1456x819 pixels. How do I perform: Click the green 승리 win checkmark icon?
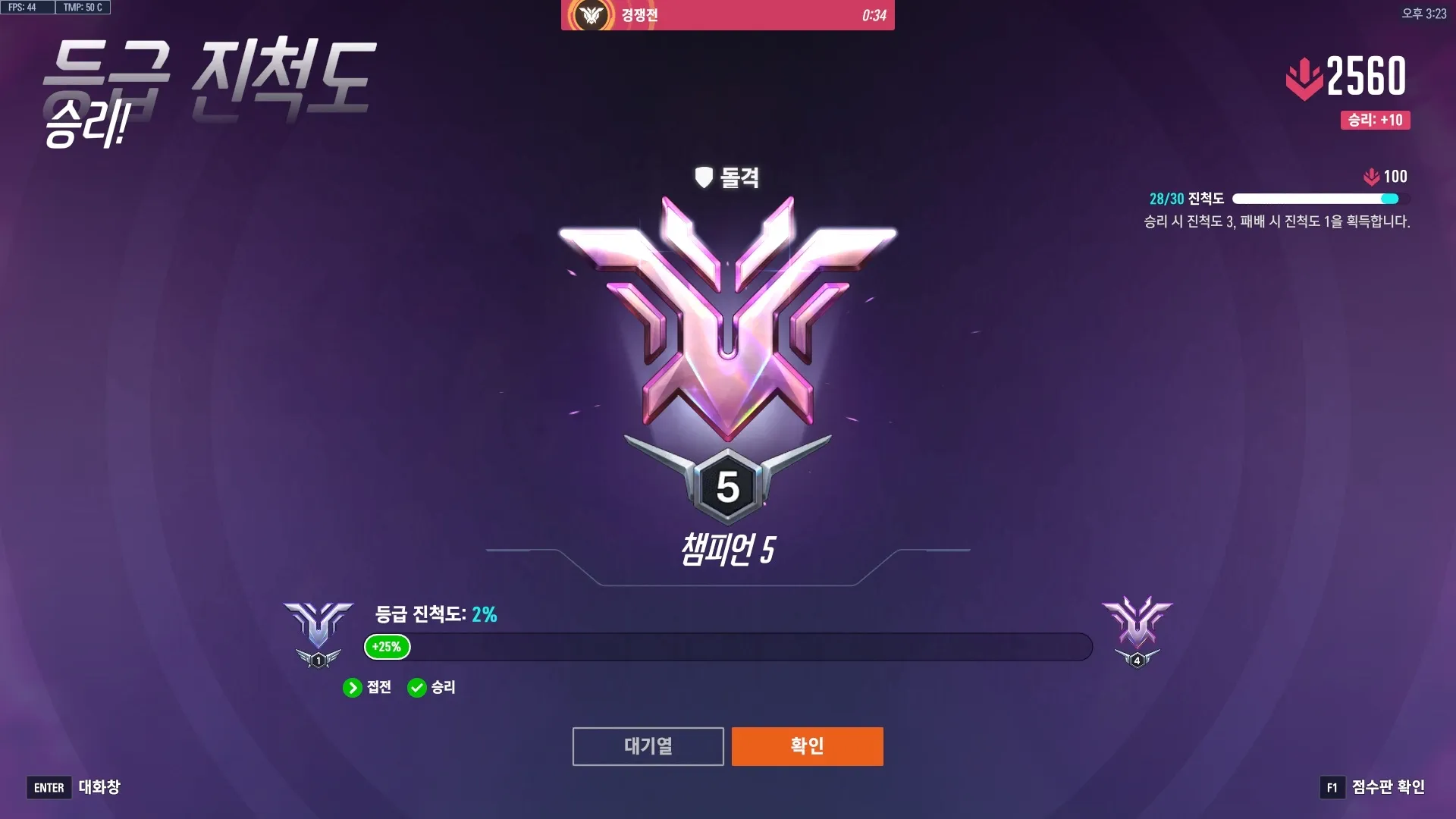click(x=417, y=688)
